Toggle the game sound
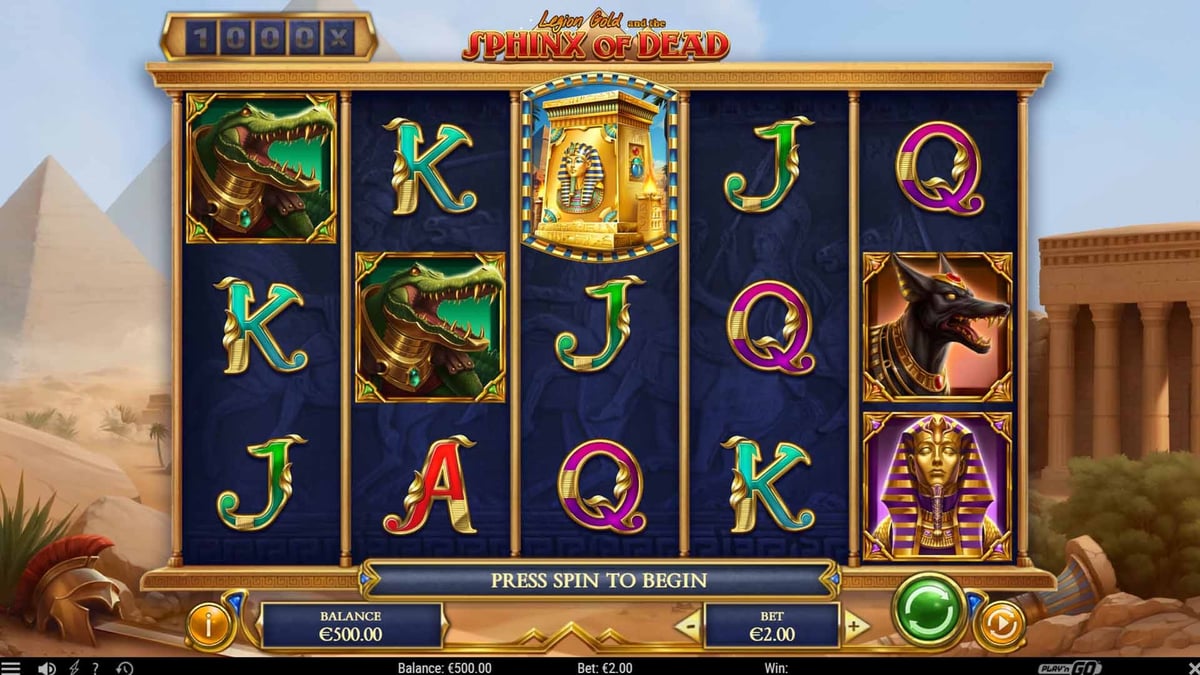 [x=45, y=668]
